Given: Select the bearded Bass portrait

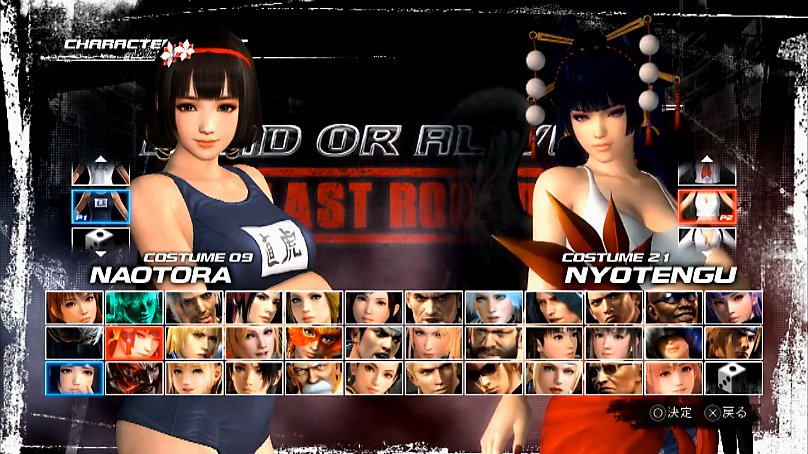Looking at the screenshot, I should pos(494,342).
